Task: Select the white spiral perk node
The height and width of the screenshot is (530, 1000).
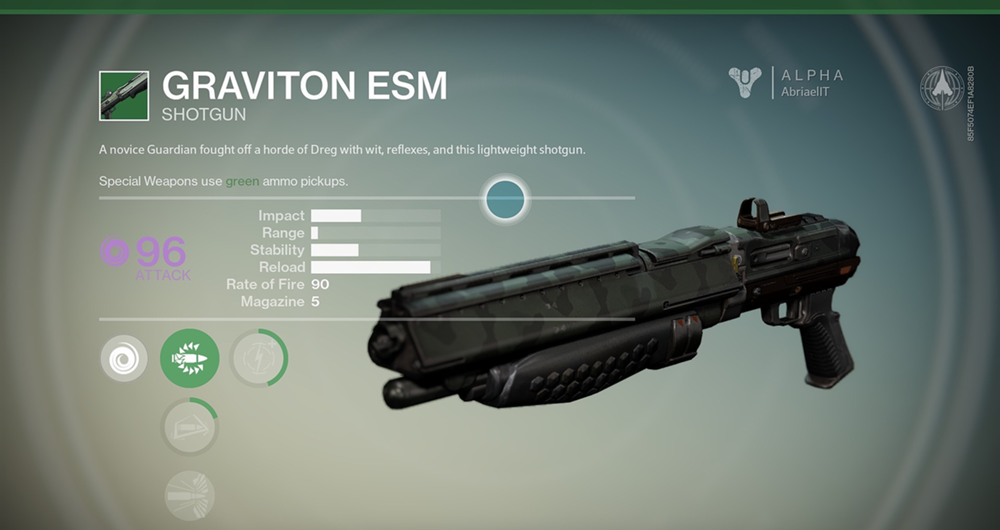Action: click(123, 358)
